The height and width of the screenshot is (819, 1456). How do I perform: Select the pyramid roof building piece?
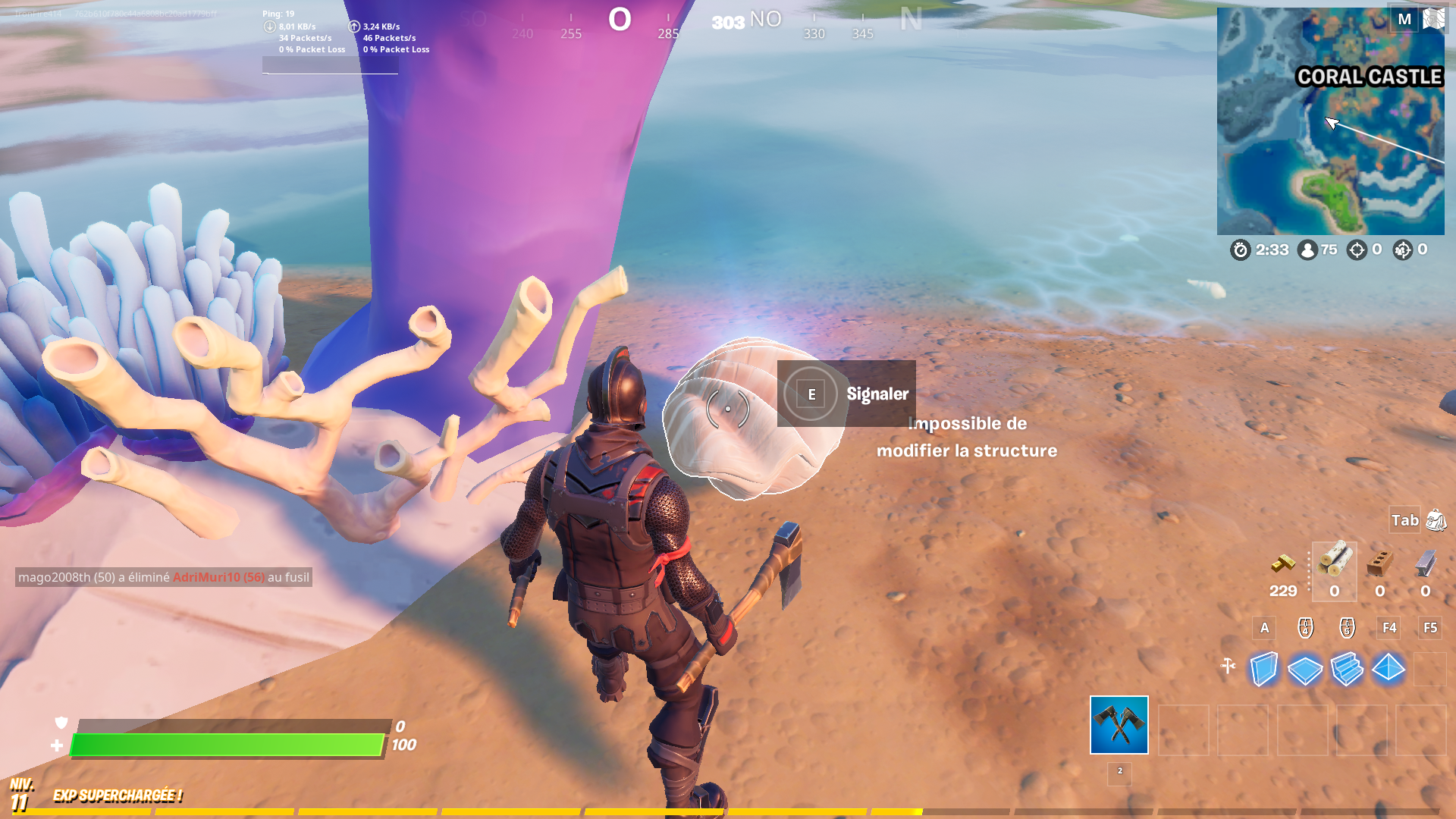[1388, 669]
